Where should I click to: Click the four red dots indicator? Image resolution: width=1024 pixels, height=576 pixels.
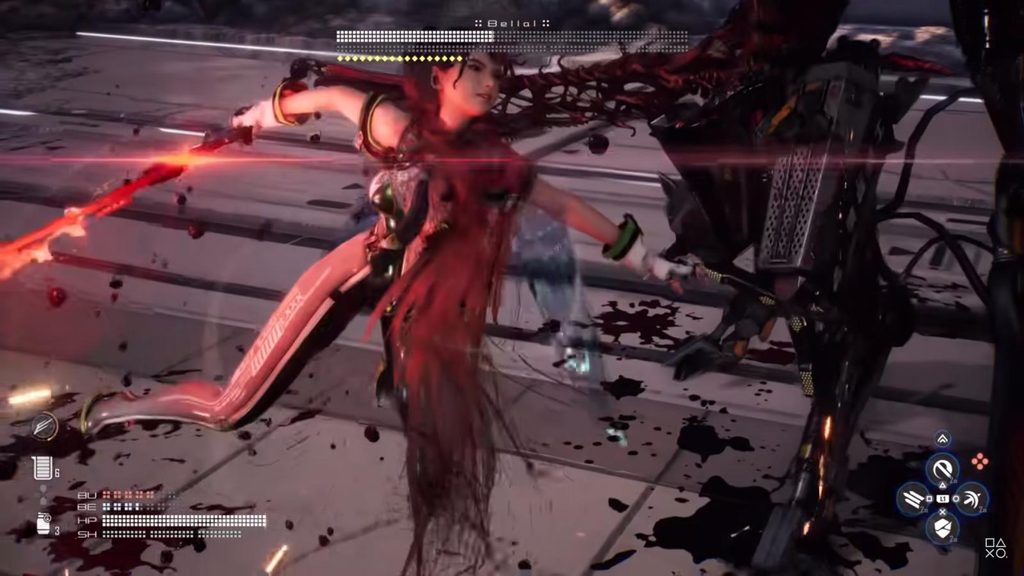coord(980,461)
